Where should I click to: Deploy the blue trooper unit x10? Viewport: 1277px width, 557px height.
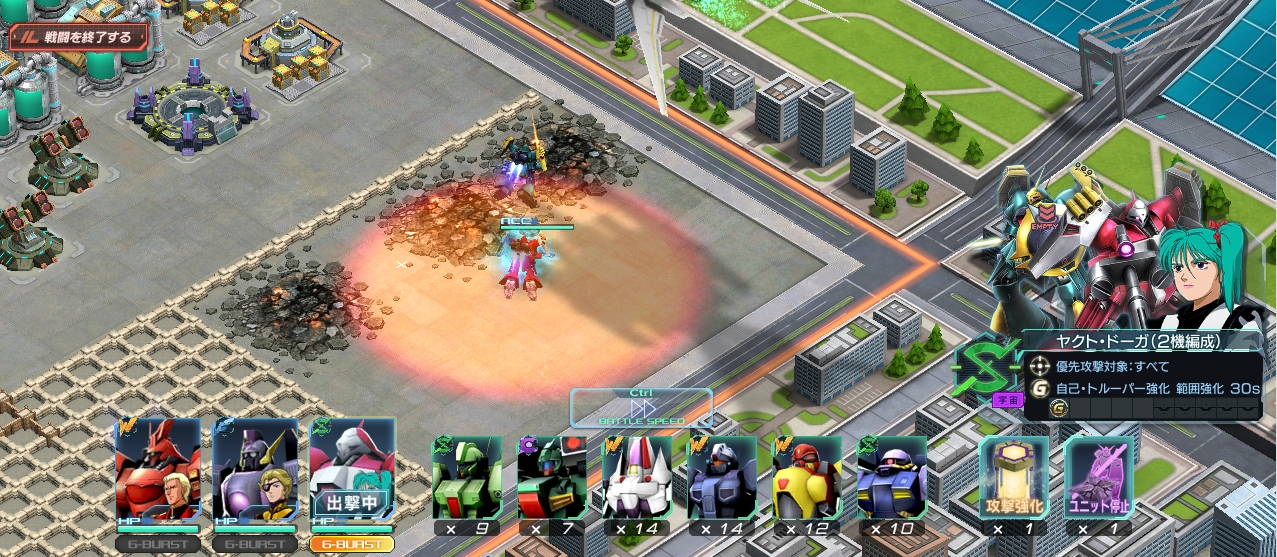pos(892,478)
